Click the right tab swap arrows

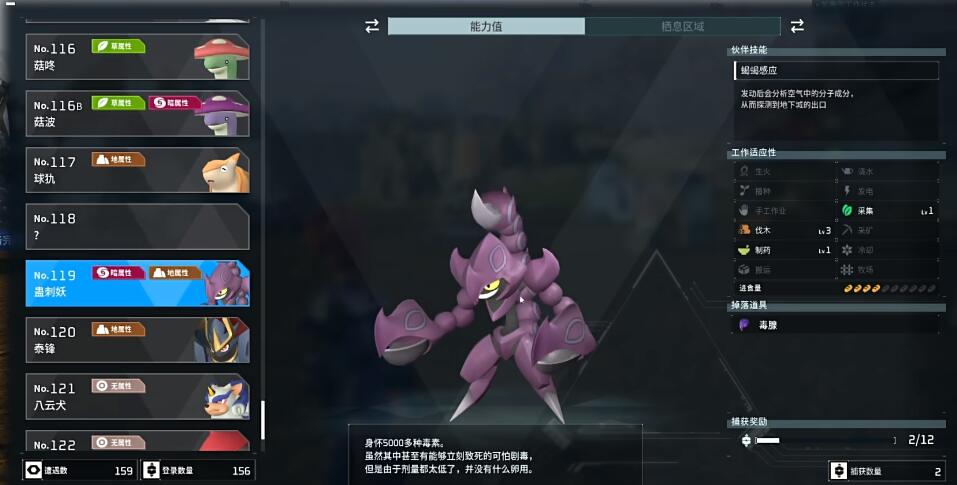797,26
